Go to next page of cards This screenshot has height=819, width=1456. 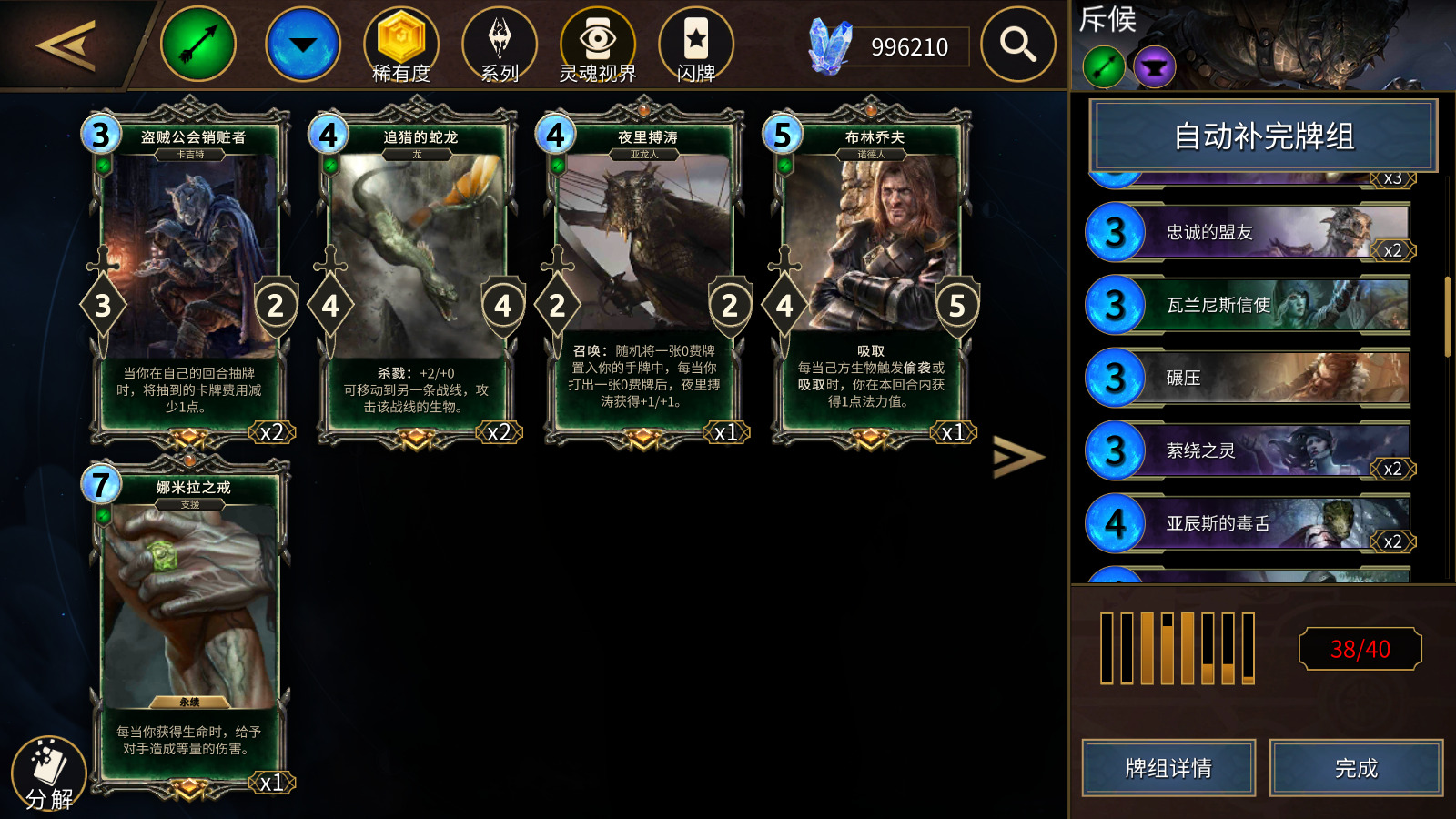pos(1017,457)
